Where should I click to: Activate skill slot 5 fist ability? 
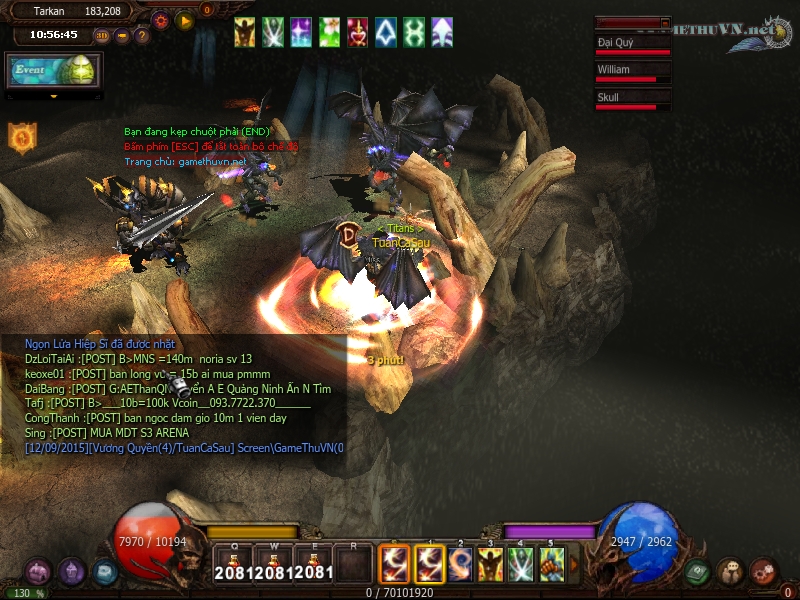click(551, 565)
